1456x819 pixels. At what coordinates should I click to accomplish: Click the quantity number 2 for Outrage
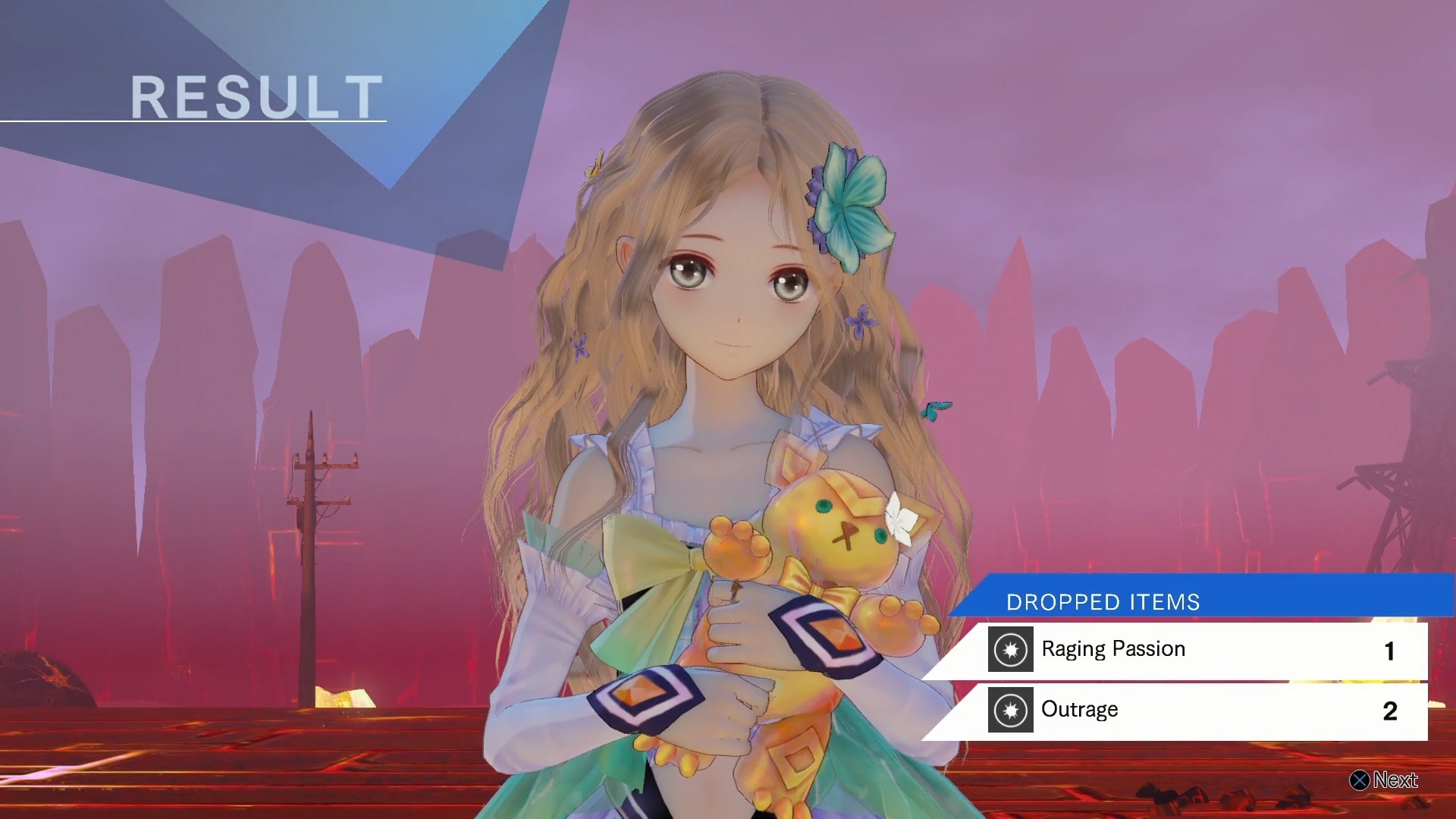[1390, 710]
